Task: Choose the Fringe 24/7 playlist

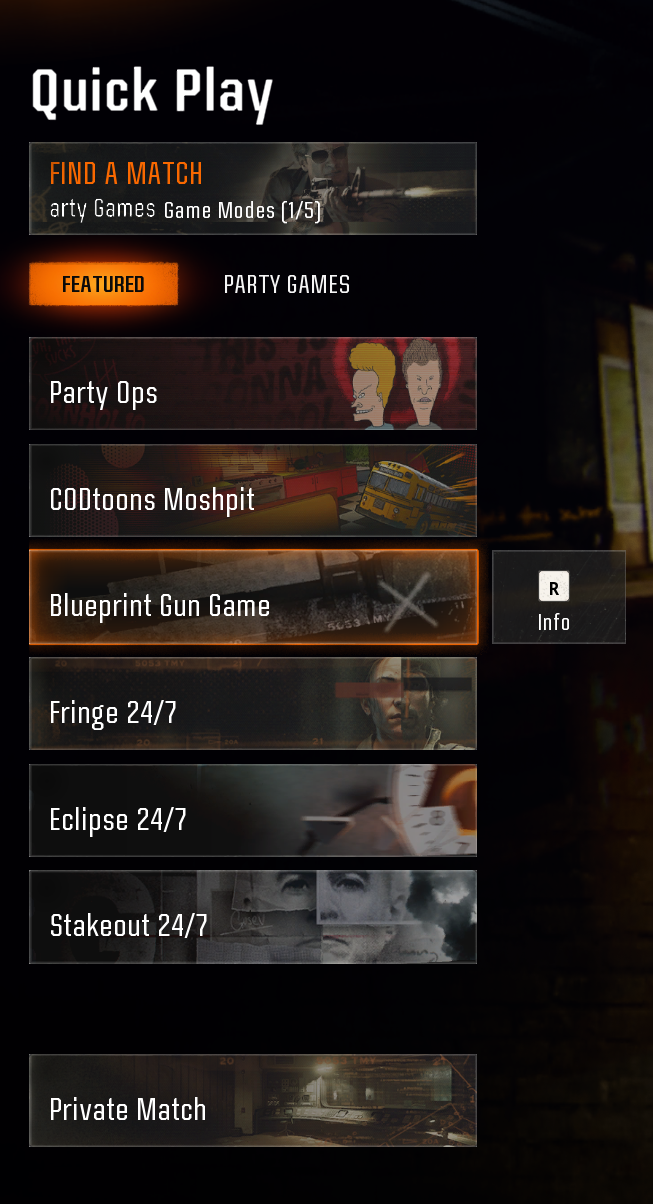Action: point(252,703)
